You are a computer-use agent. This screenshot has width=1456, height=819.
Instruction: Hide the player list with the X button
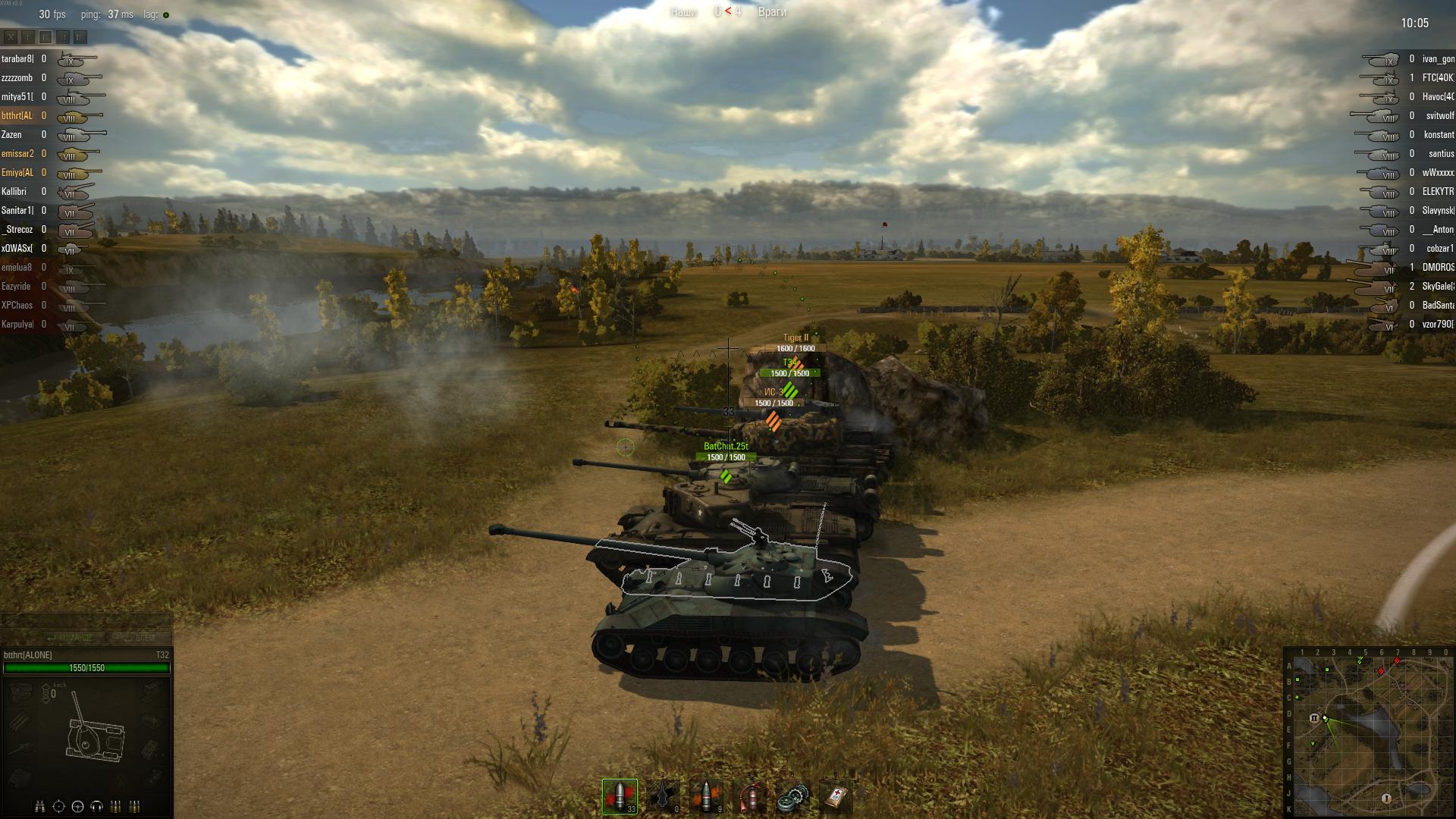[x=11, y=36]
